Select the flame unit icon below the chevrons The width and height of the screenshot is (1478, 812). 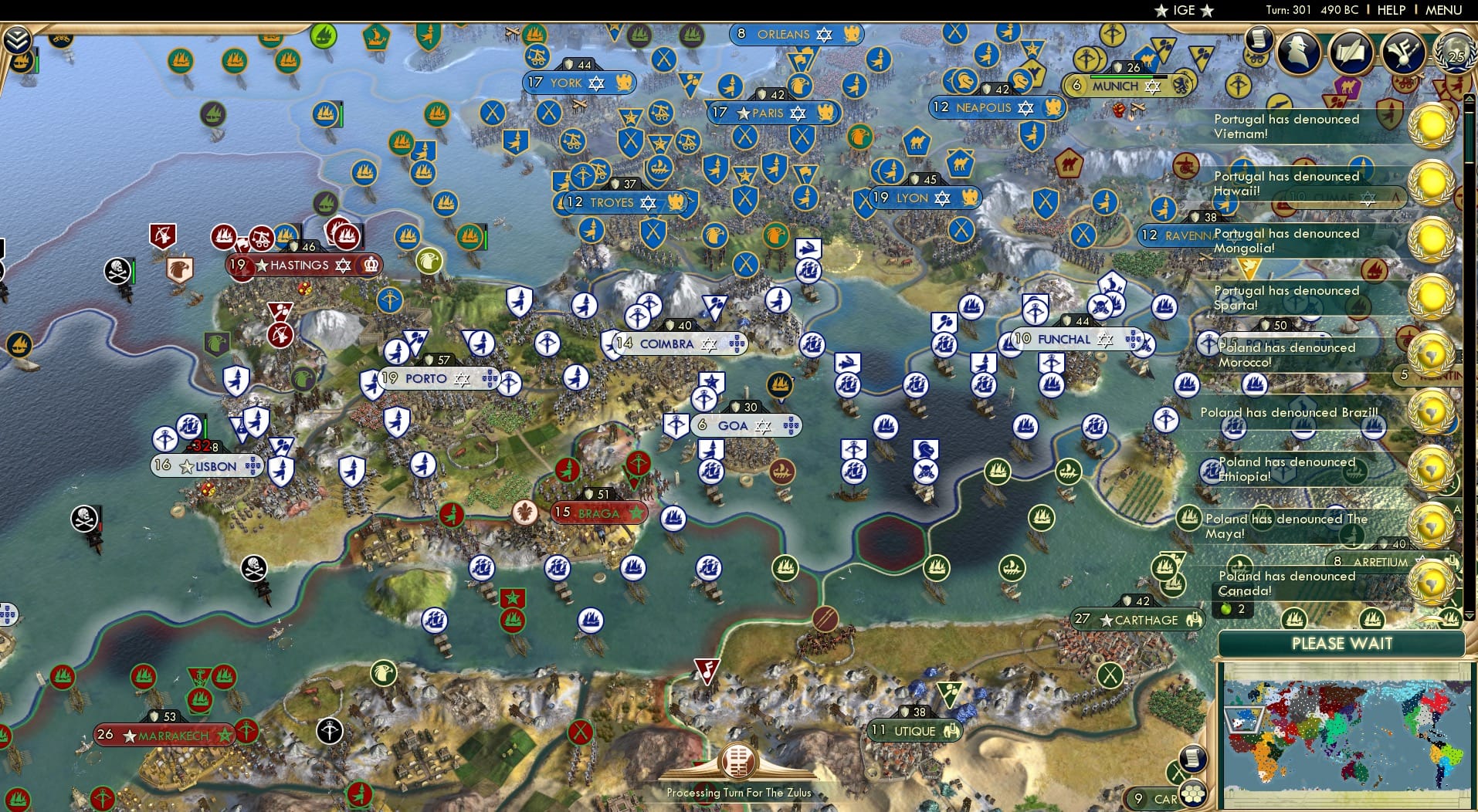coord(22,62)
